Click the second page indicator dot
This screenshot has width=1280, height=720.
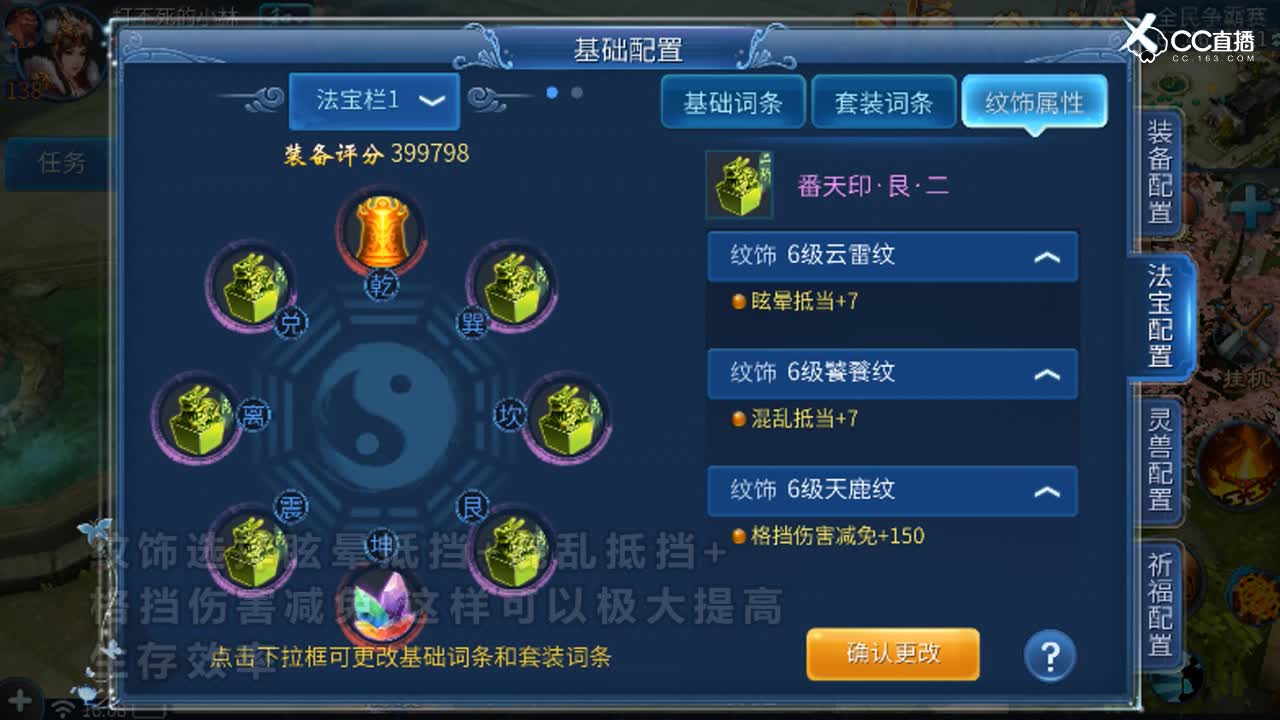click(574, 94)
